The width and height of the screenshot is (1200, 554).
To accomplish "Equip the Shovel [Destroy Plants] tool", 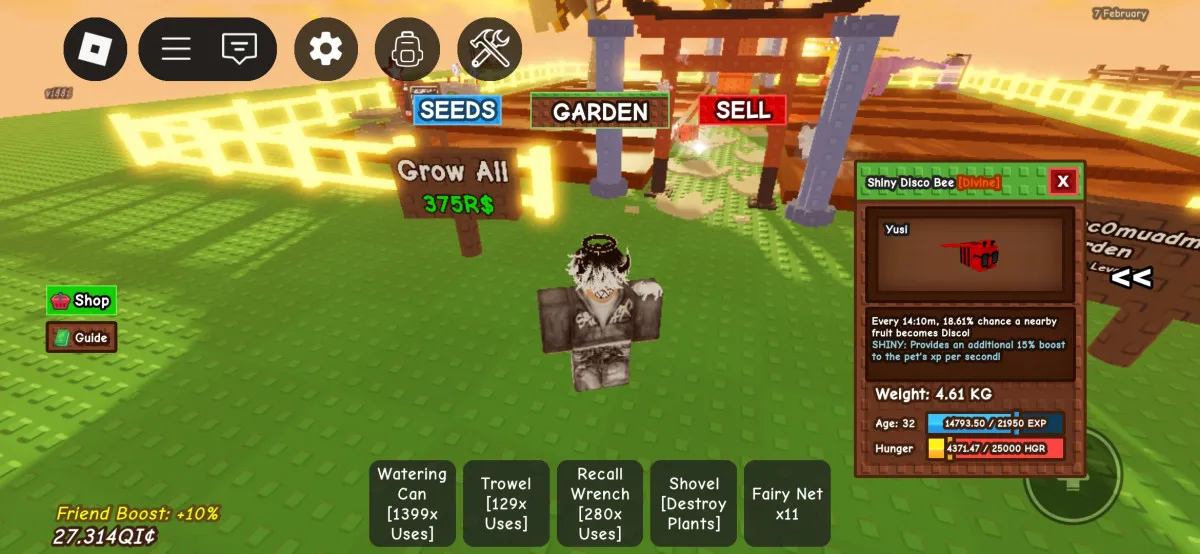I will click(693, 503).
